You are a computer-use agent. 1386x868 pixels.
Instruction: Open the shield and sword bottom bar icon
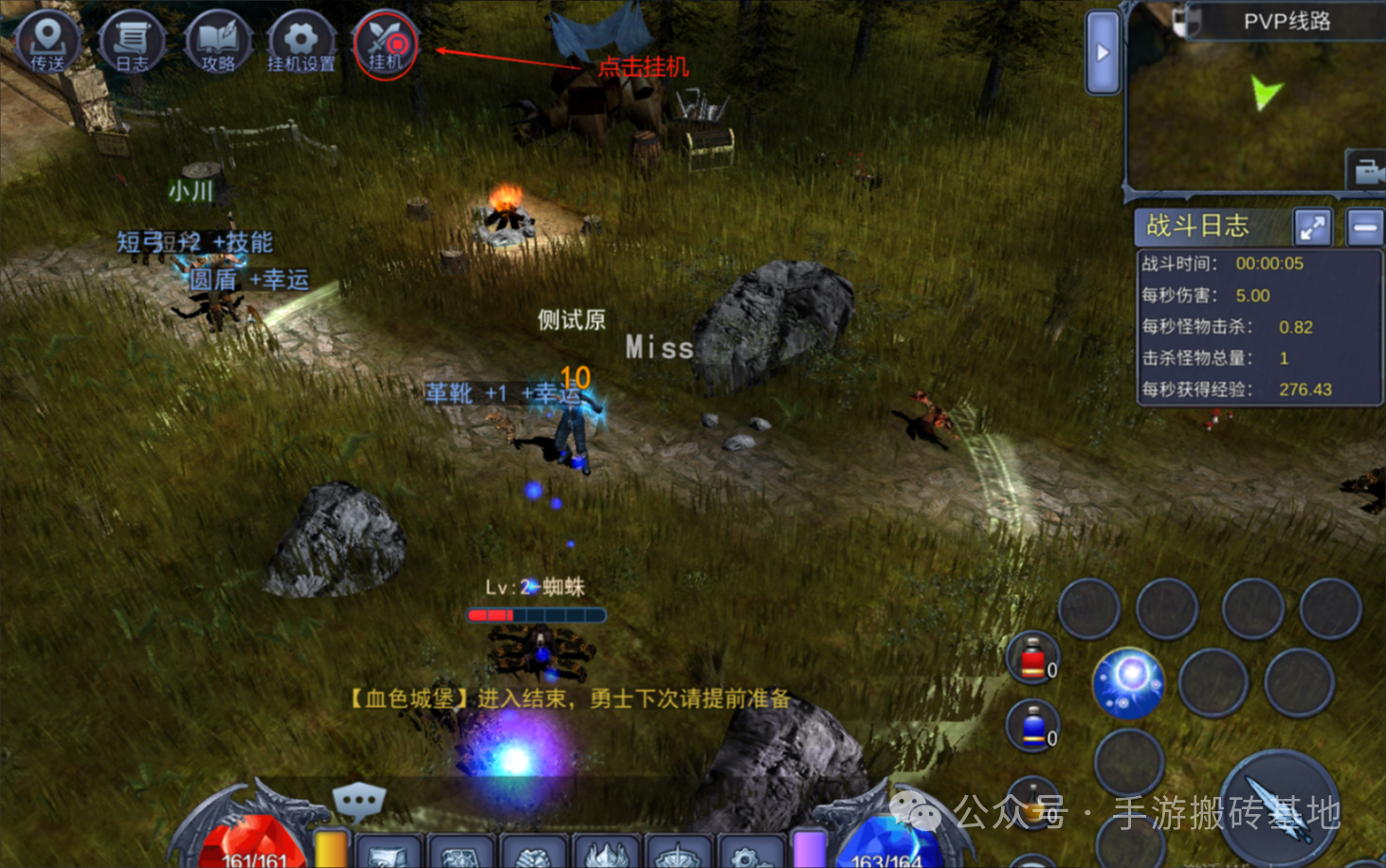(x=679, y=853)
